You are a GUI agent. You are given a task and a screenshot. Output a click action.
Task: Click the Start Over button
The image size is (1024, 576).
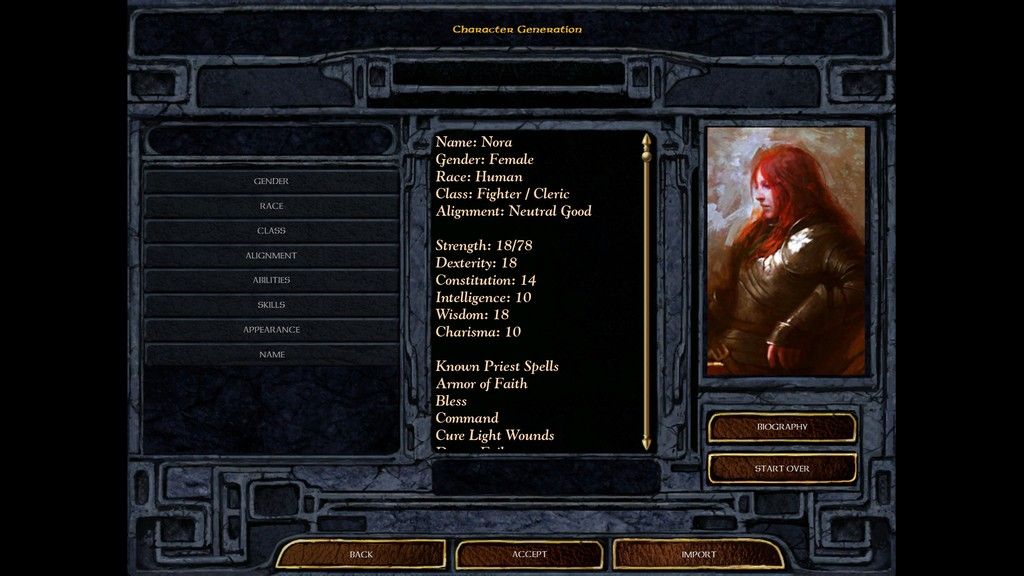[x=782, y=468]
